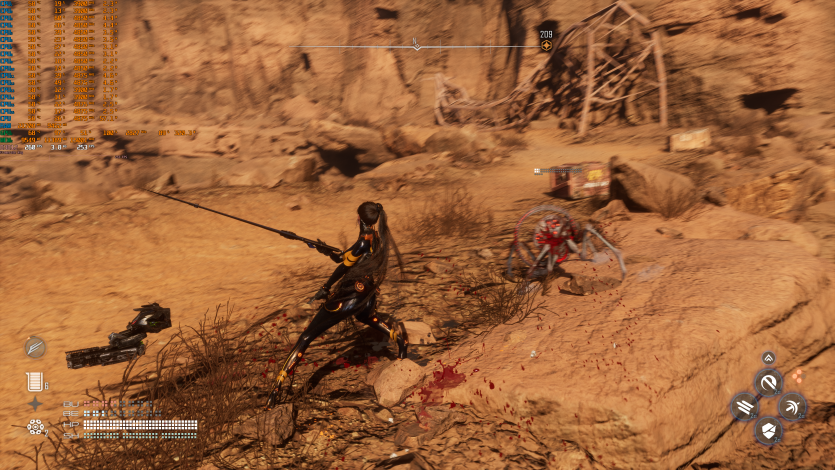Select the four-point star item slot

click(36, 404)
